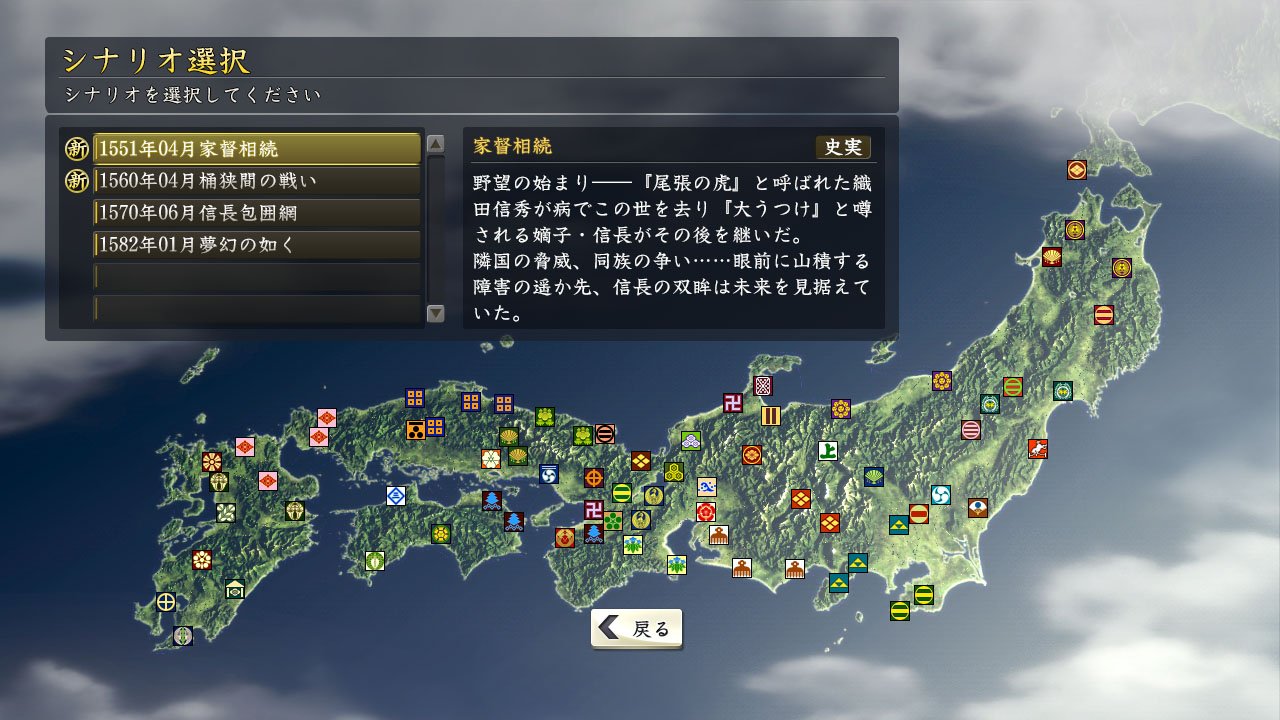Click the scroll-up arrow on the scenario list
The image size is (1280, 720).
tap(437, 144)
